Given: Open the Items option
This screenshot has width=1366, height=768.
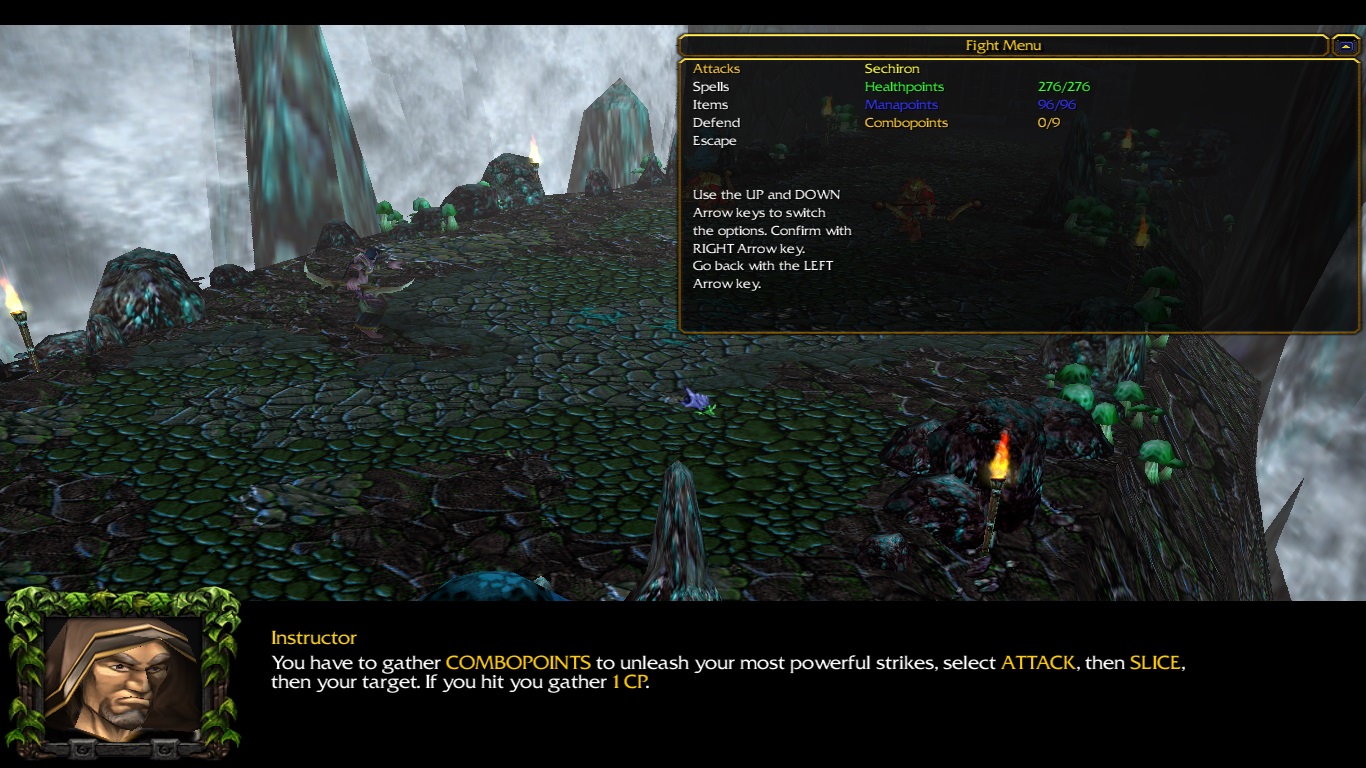Looking at the screenshot, I should [710, 105].
